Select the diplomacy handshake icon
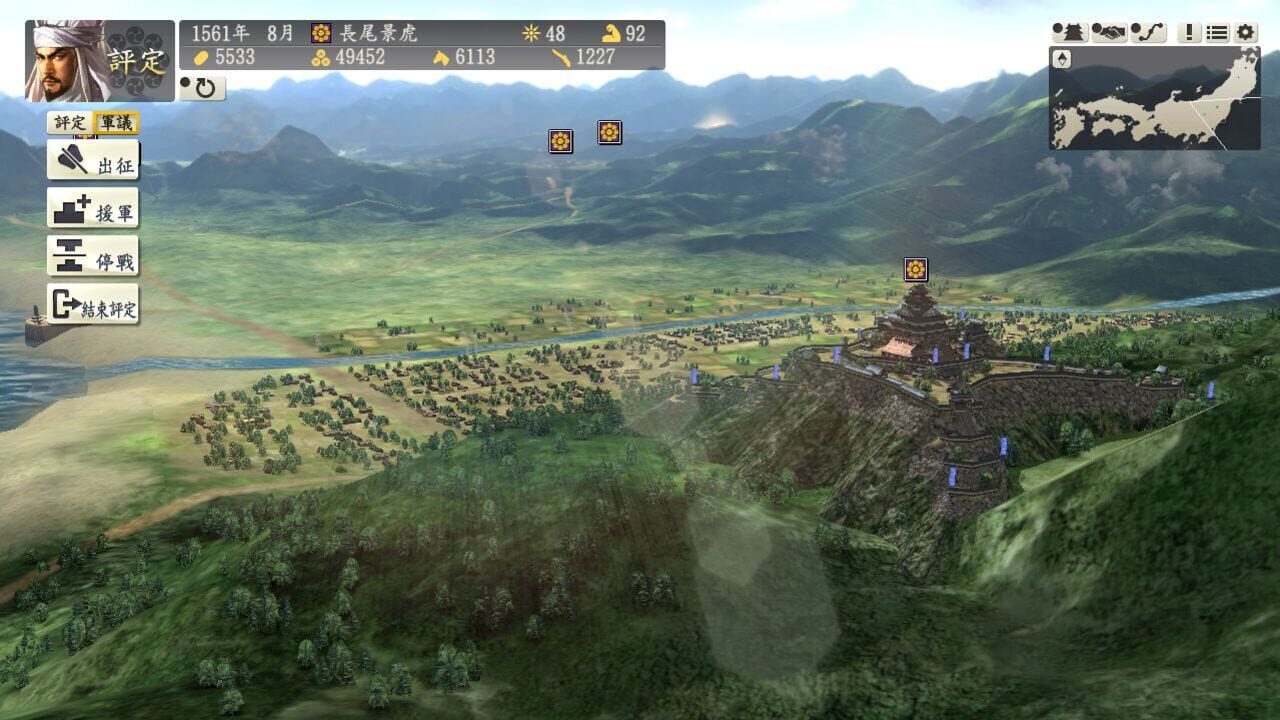Screen dimensions: 1280x720 click(1108, 32)
